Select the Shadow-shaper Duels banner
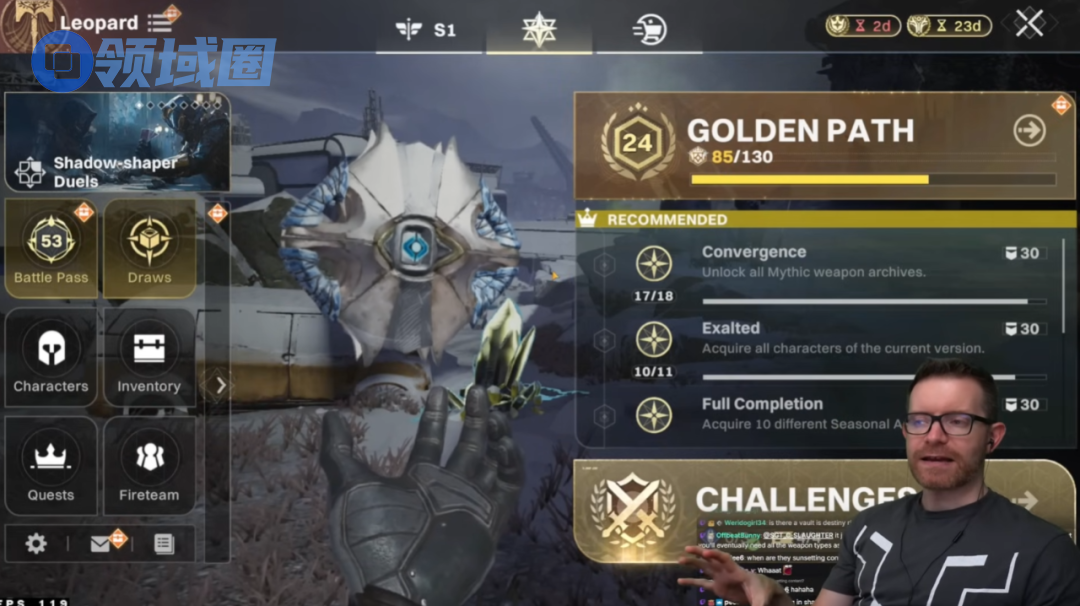The height and width of the screenshot is (606, 1080). click(x=117, y=142)
